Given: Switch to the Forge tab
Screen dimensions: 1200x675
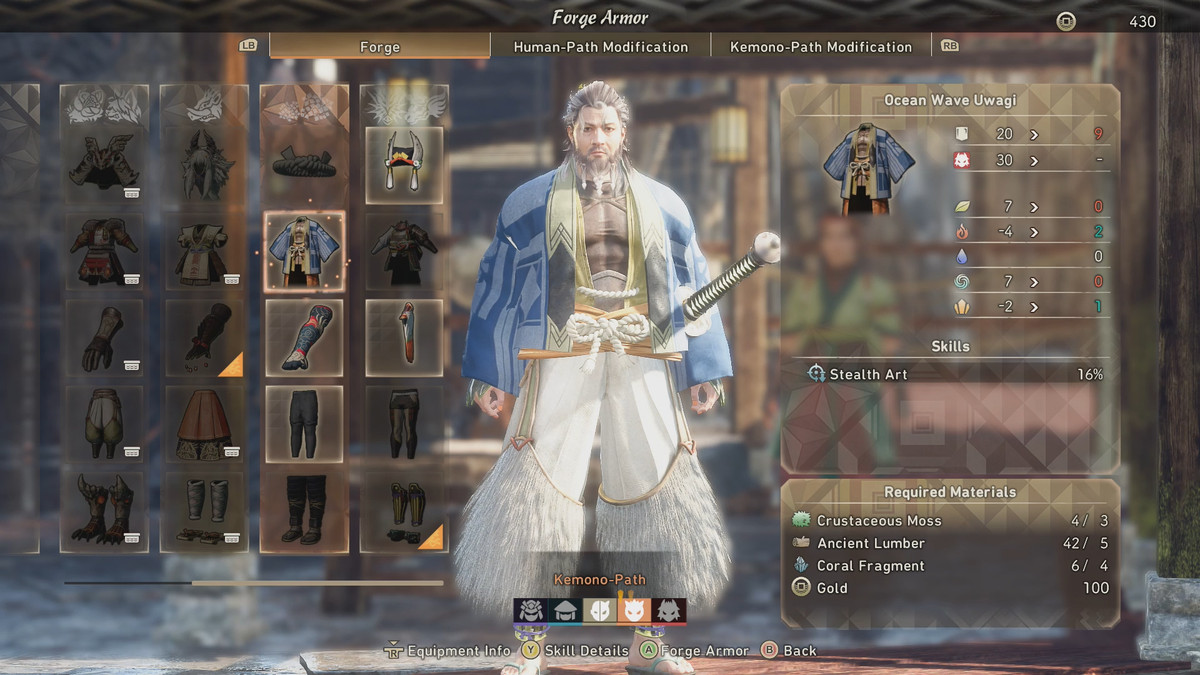Looking at the screenshot, I should pyautogui.click(x=380, y=46).
